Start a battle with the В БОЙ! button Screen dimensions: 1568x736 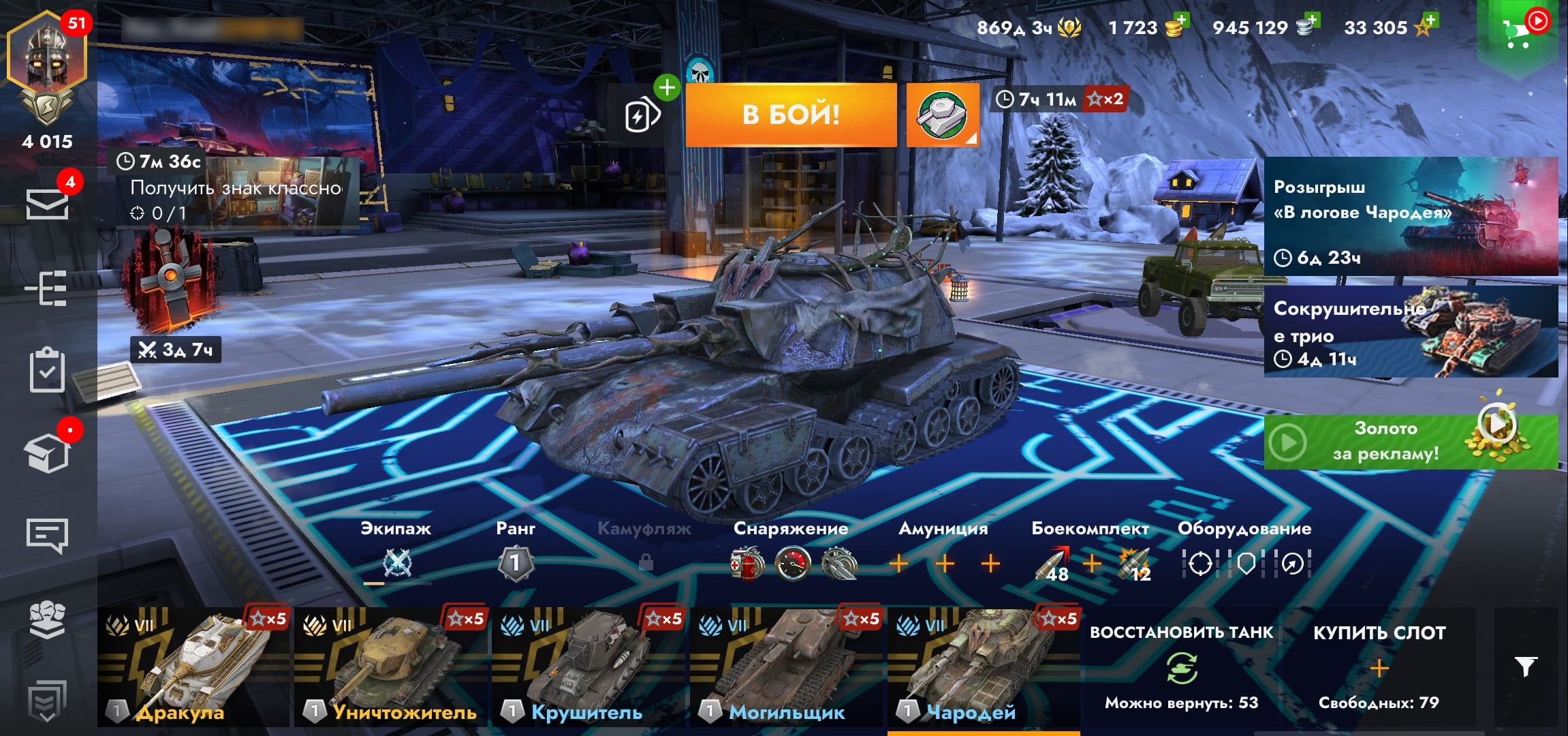click(790, 114)
